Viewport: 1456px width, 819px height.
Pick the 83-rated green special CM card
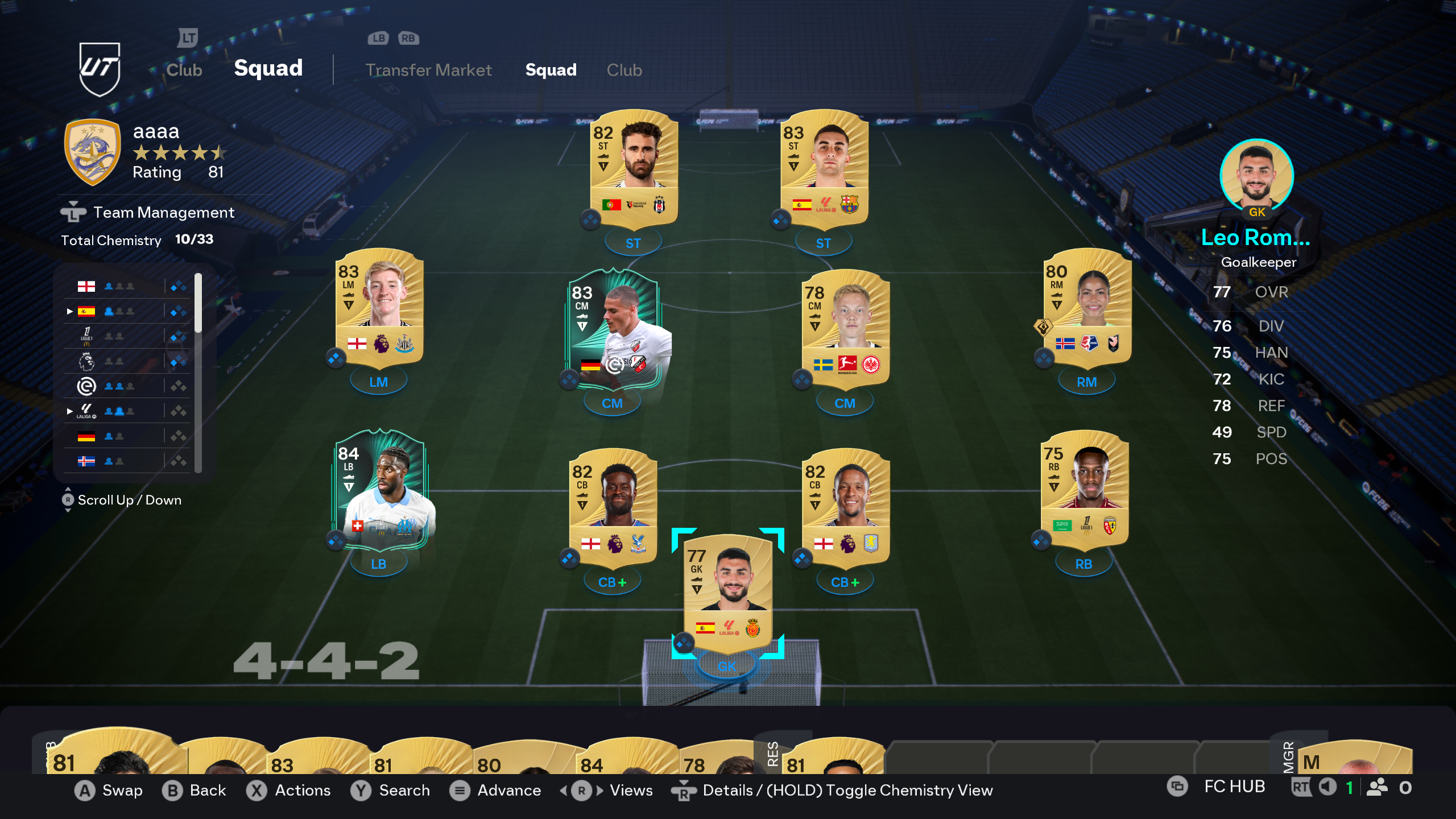pos(613,328)
